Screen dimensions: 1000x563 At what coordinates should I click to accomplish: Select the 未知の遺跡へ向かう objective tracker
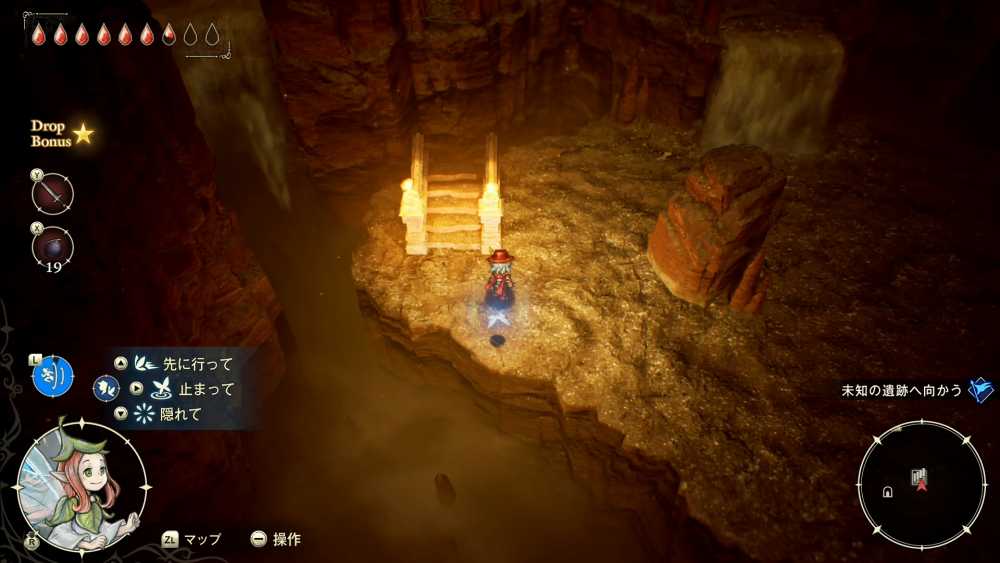click(x=903, y=391)
